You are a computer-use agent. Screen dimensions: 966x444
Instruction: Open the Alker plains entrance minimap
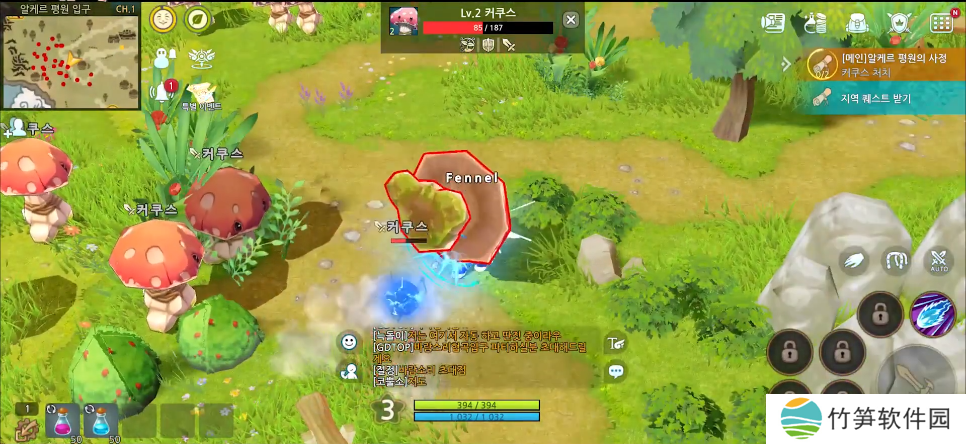tap(70, 55)
